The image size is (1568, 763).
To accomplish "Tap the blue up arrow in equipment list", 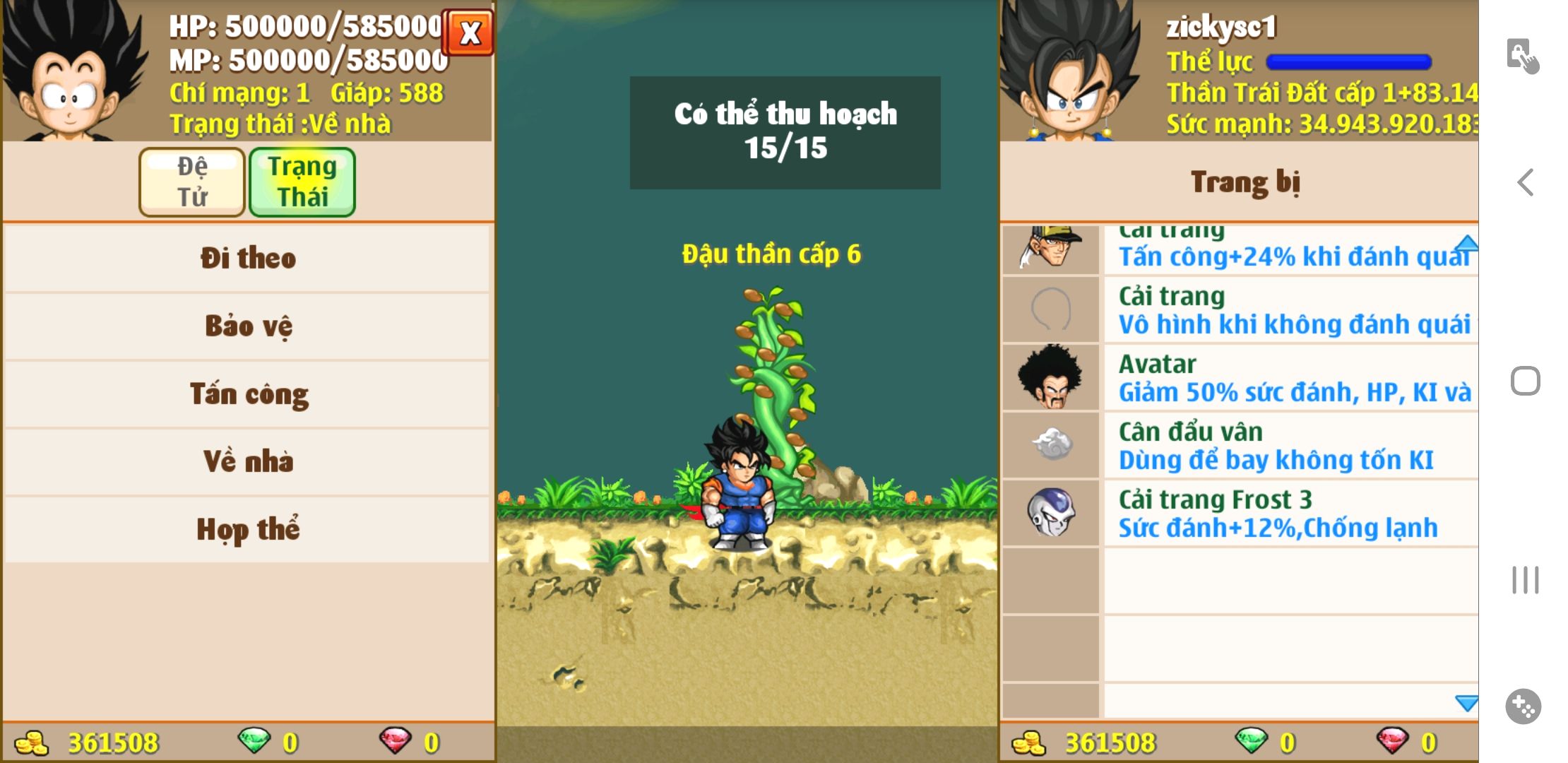I will [1466, 244].
